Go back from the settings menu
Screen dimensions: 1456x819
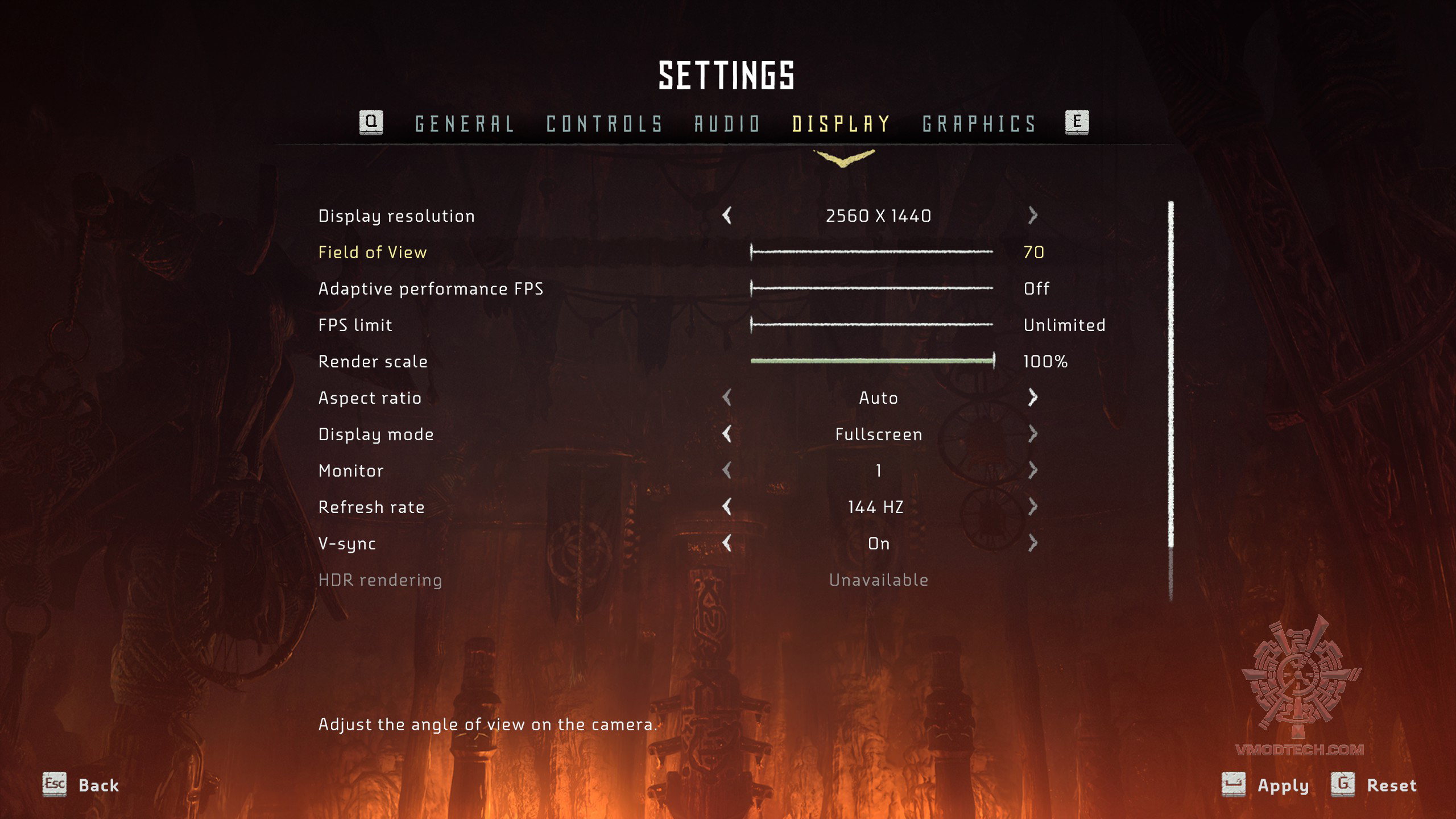point(81,785)
